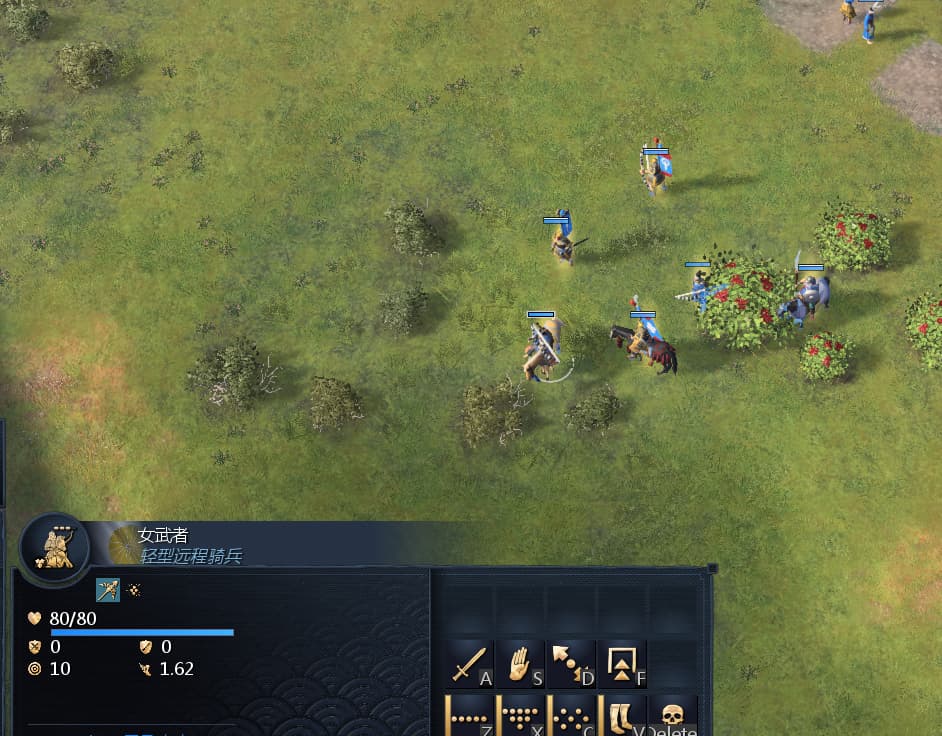Inspect the blue arrow upgrade icon
The image size is (942, 736).
(108, 590)
